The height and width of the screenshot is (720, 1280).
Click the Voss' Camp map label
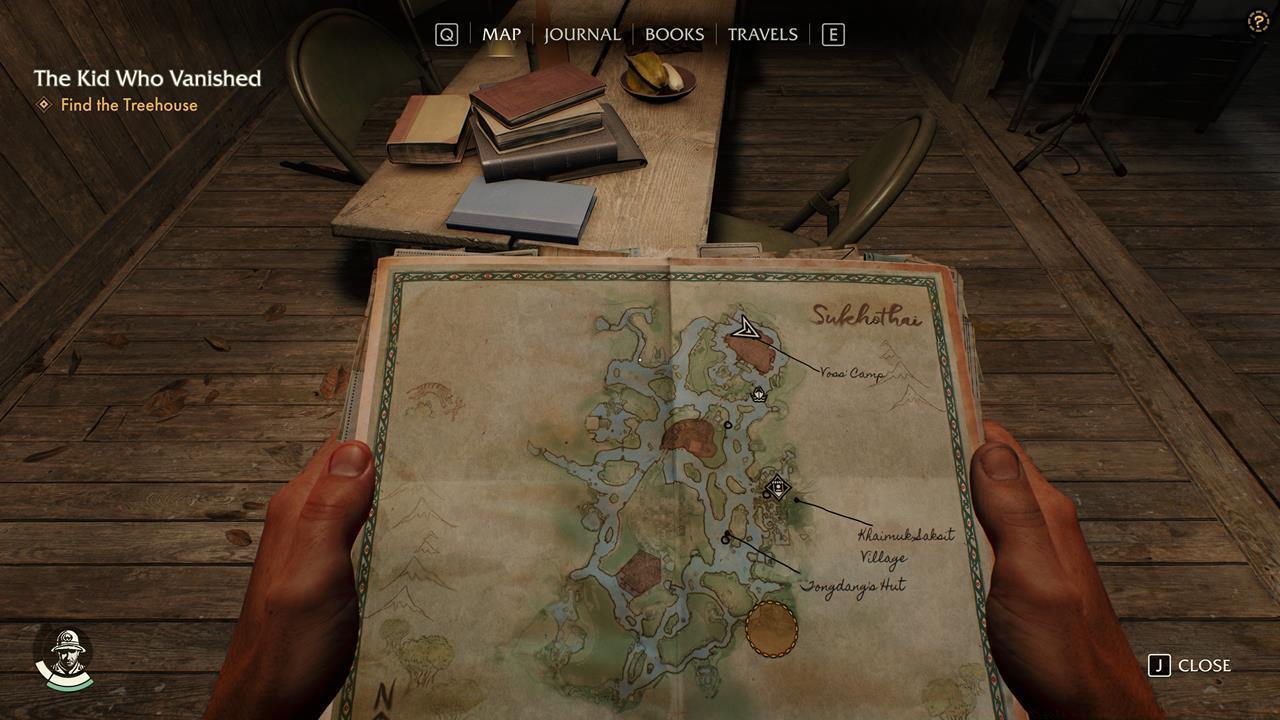click(x=851, y=373)
